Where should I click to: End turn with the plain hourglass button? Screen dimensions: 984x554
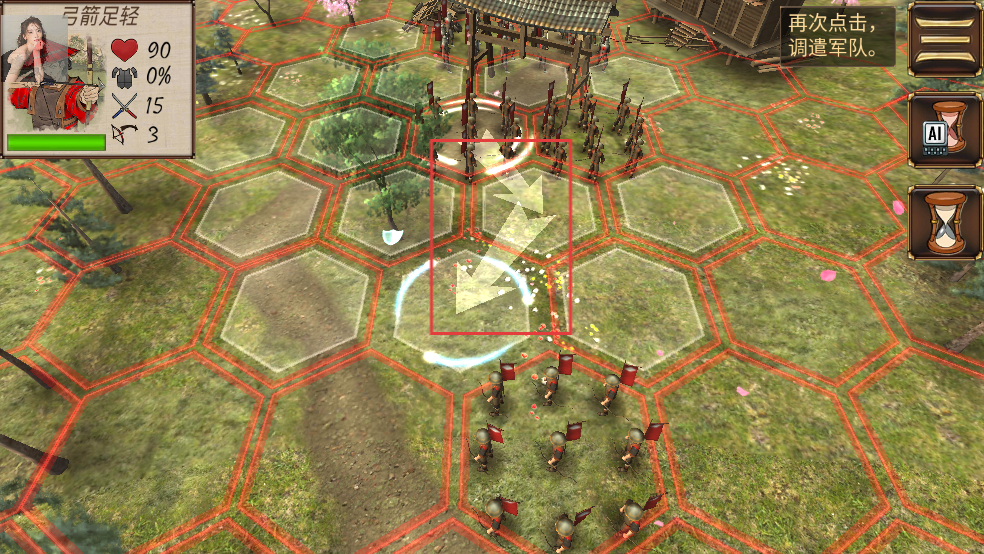(x=944, y=222)
